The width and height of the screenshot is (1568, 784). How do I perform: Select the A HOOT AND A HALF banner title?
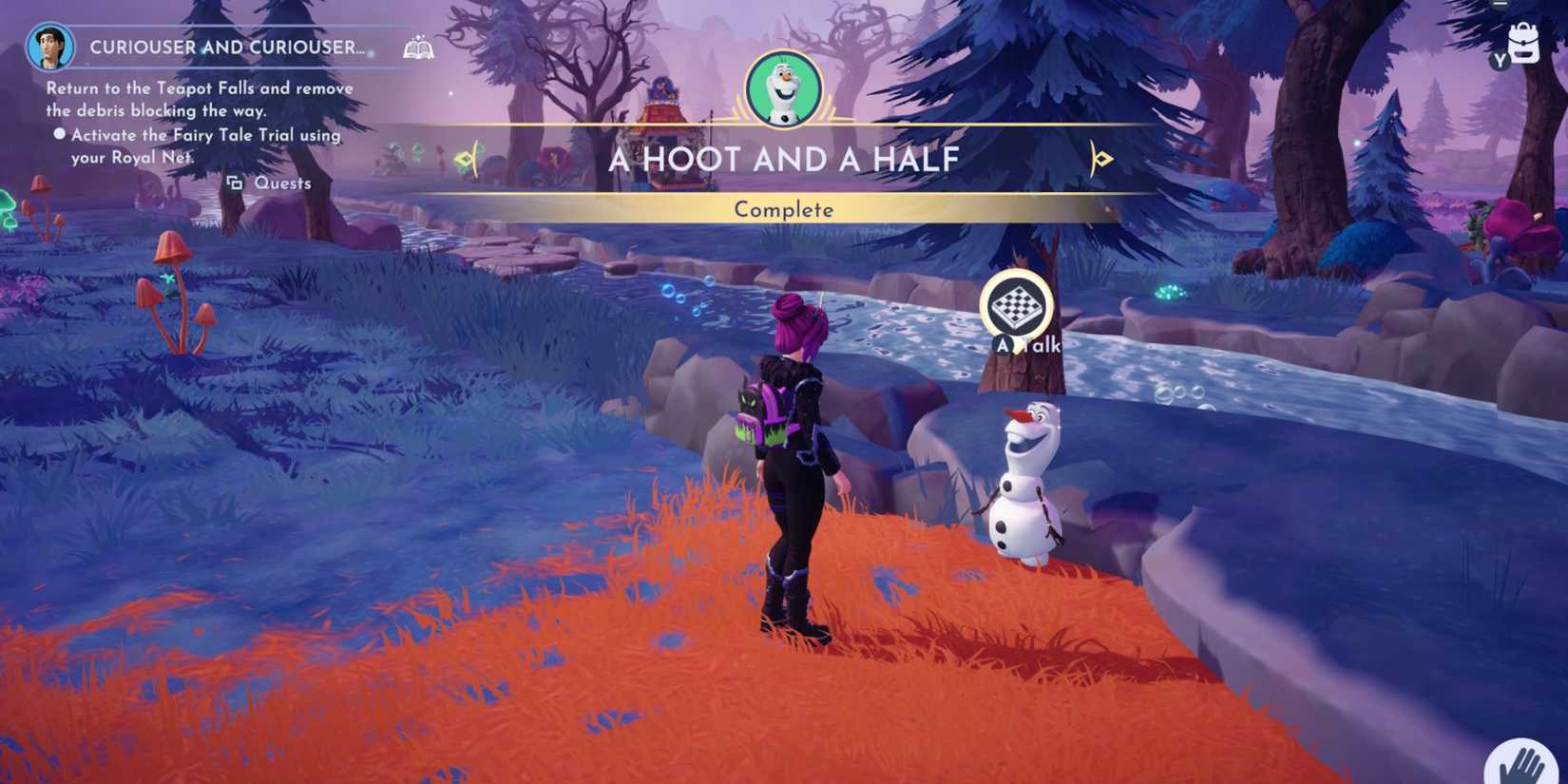[783, 160]
